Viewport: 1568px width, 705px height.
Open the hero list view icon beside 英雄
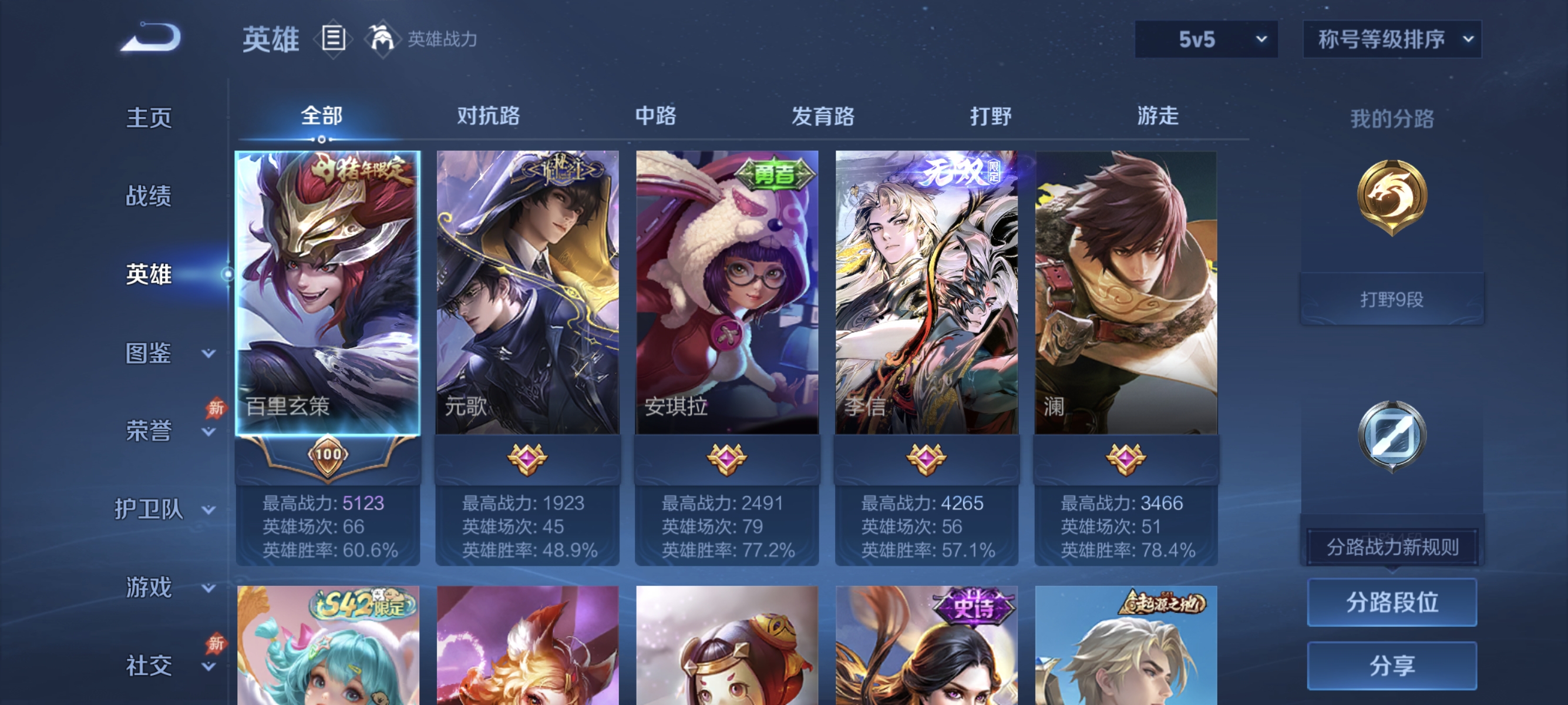click(x=332, y=38)
